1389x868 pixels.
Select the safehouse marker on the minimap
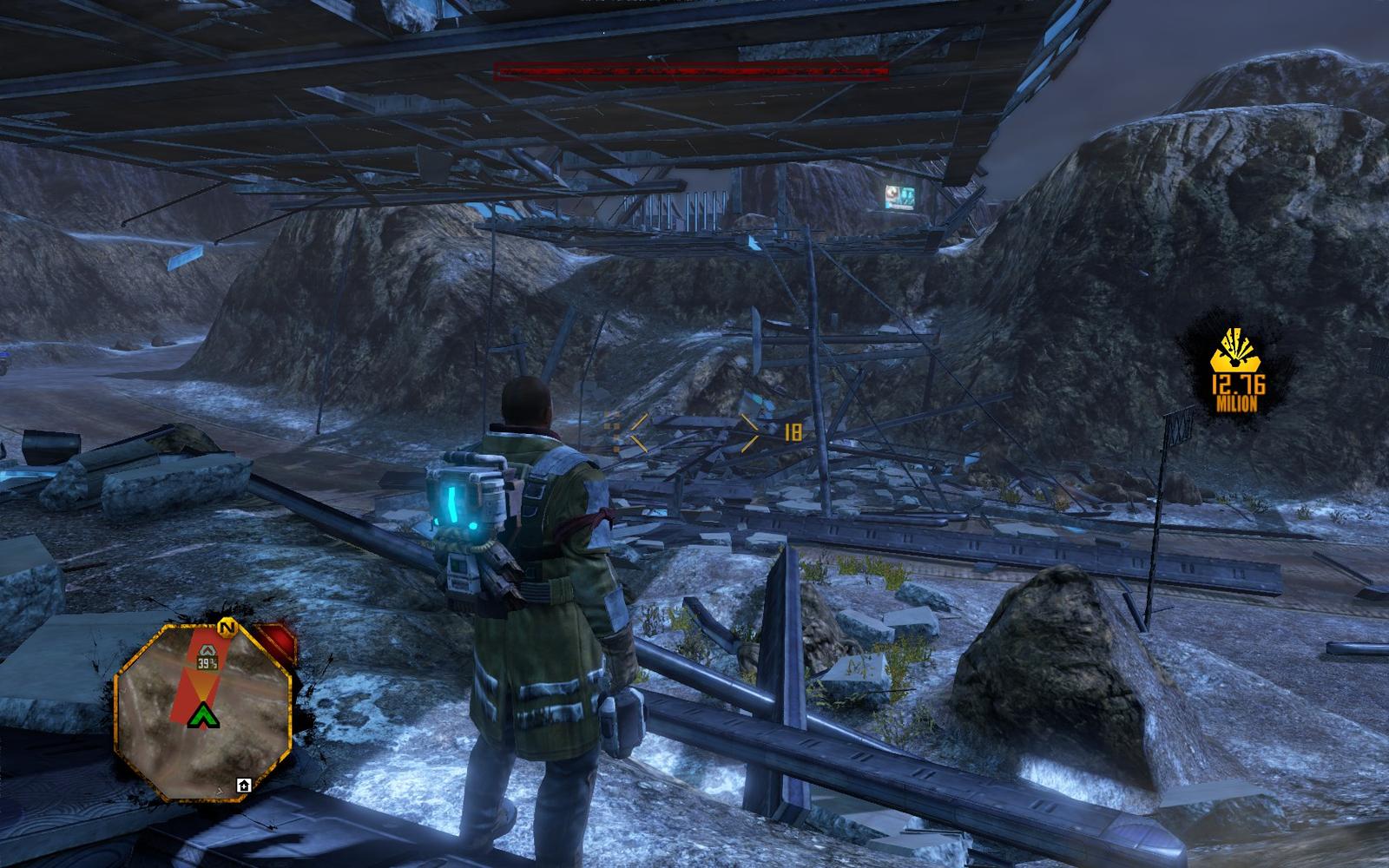point(244,785)
